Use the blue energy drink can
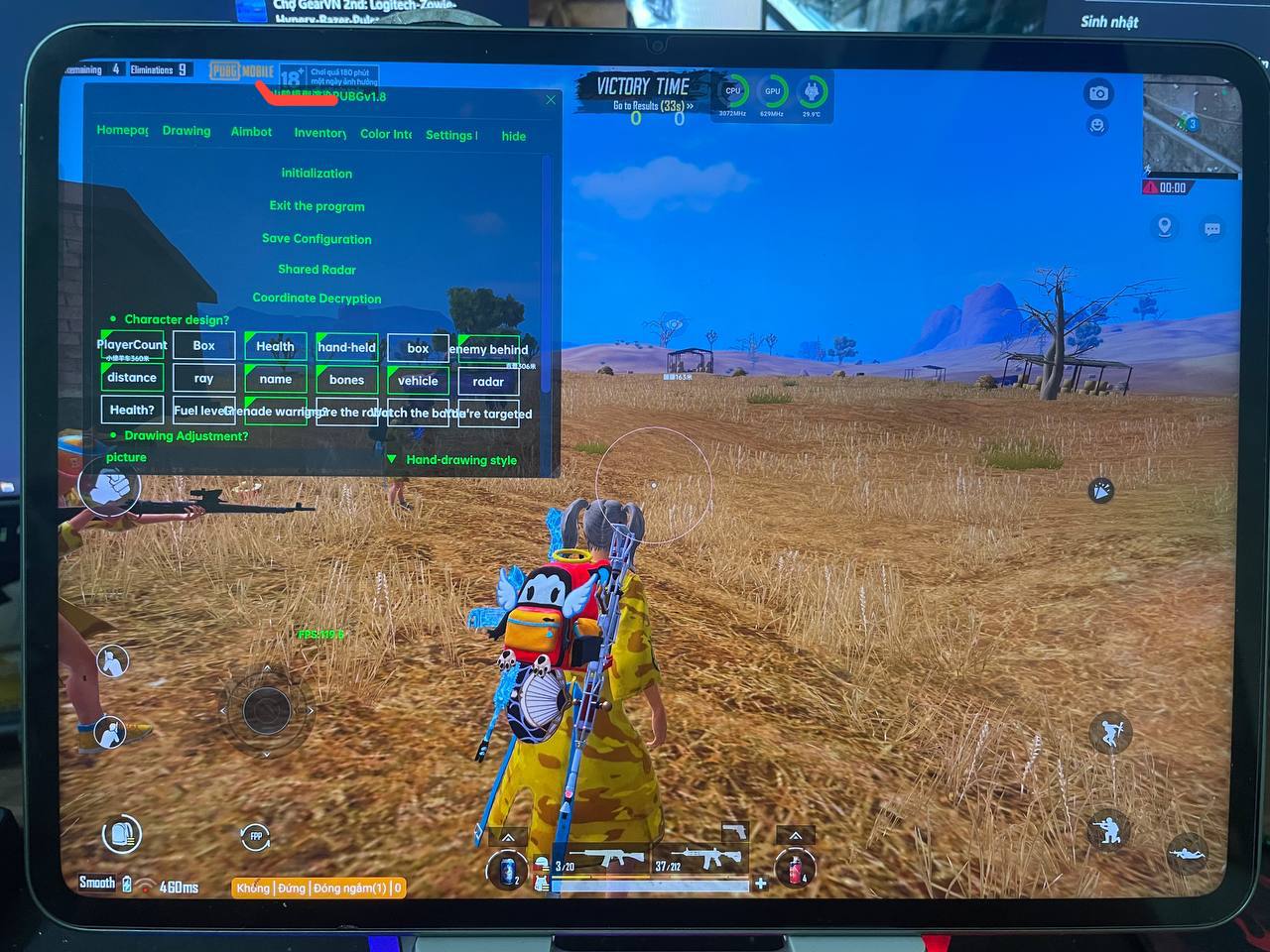The image size is (1270, 952). pyautogui.click(x=508, y=870)
